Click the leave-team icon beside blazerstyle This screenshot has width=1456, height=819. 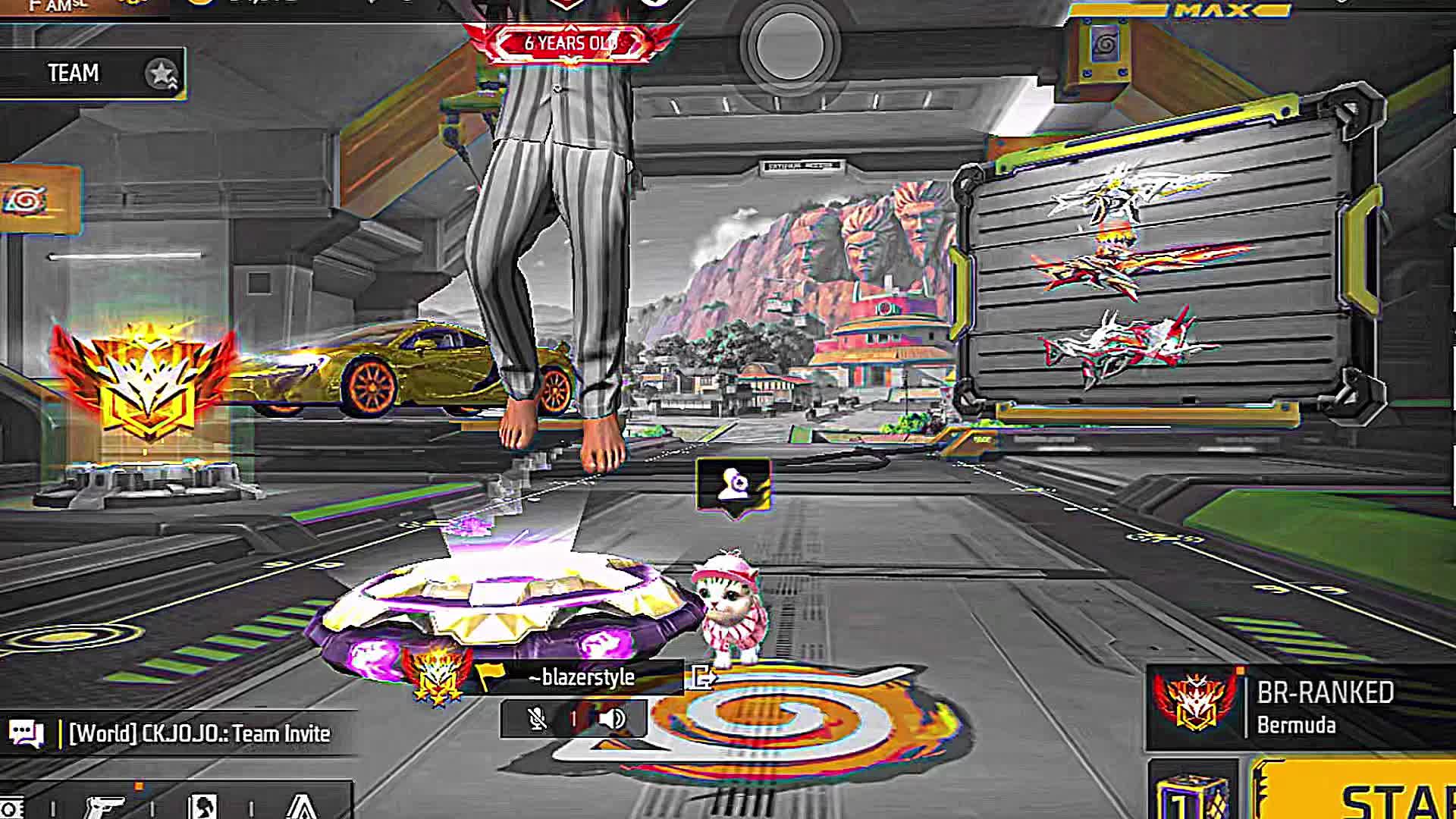click(x=703, y=676)
